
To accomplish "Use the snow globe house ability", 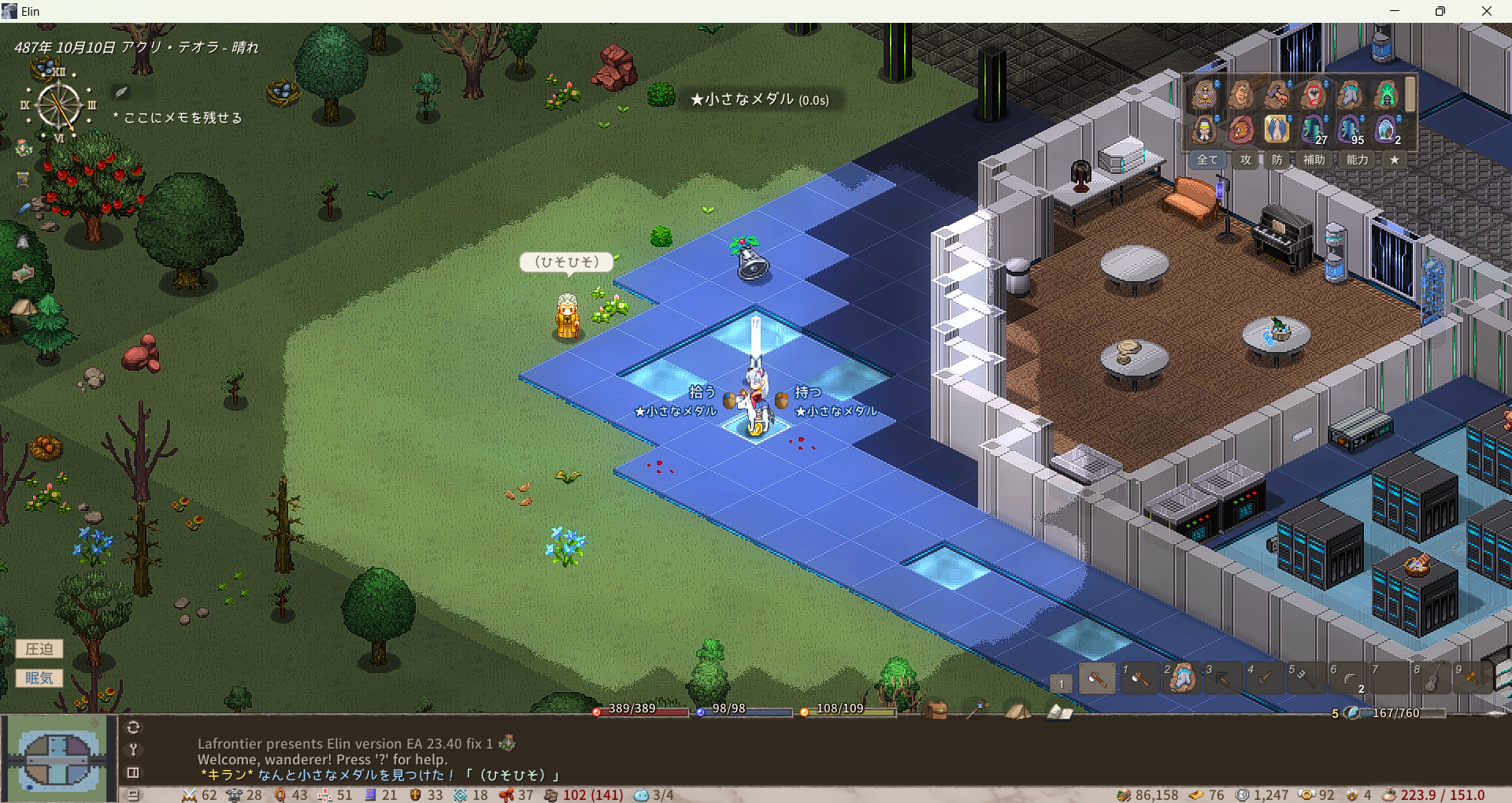I will point(1386,129).
